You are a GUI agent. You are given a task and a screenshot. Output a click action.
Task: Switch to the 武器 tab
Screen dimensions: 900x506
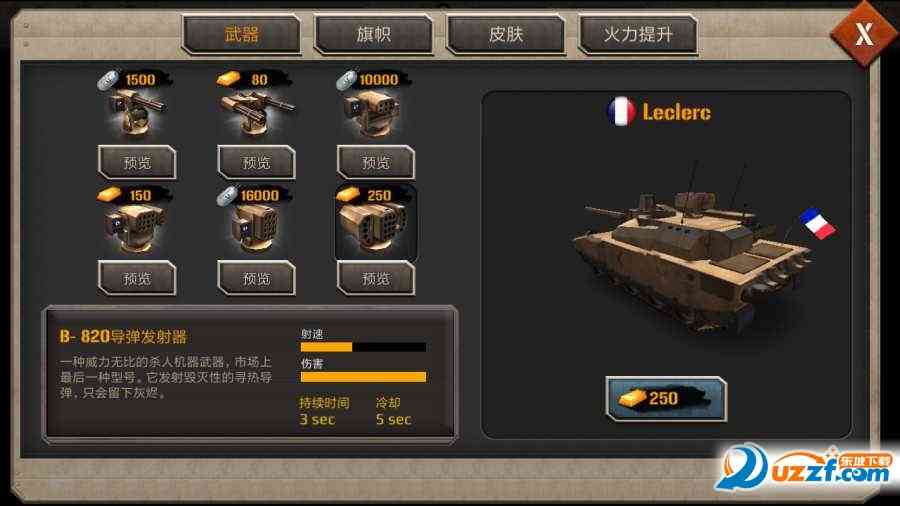pos(241,35)
